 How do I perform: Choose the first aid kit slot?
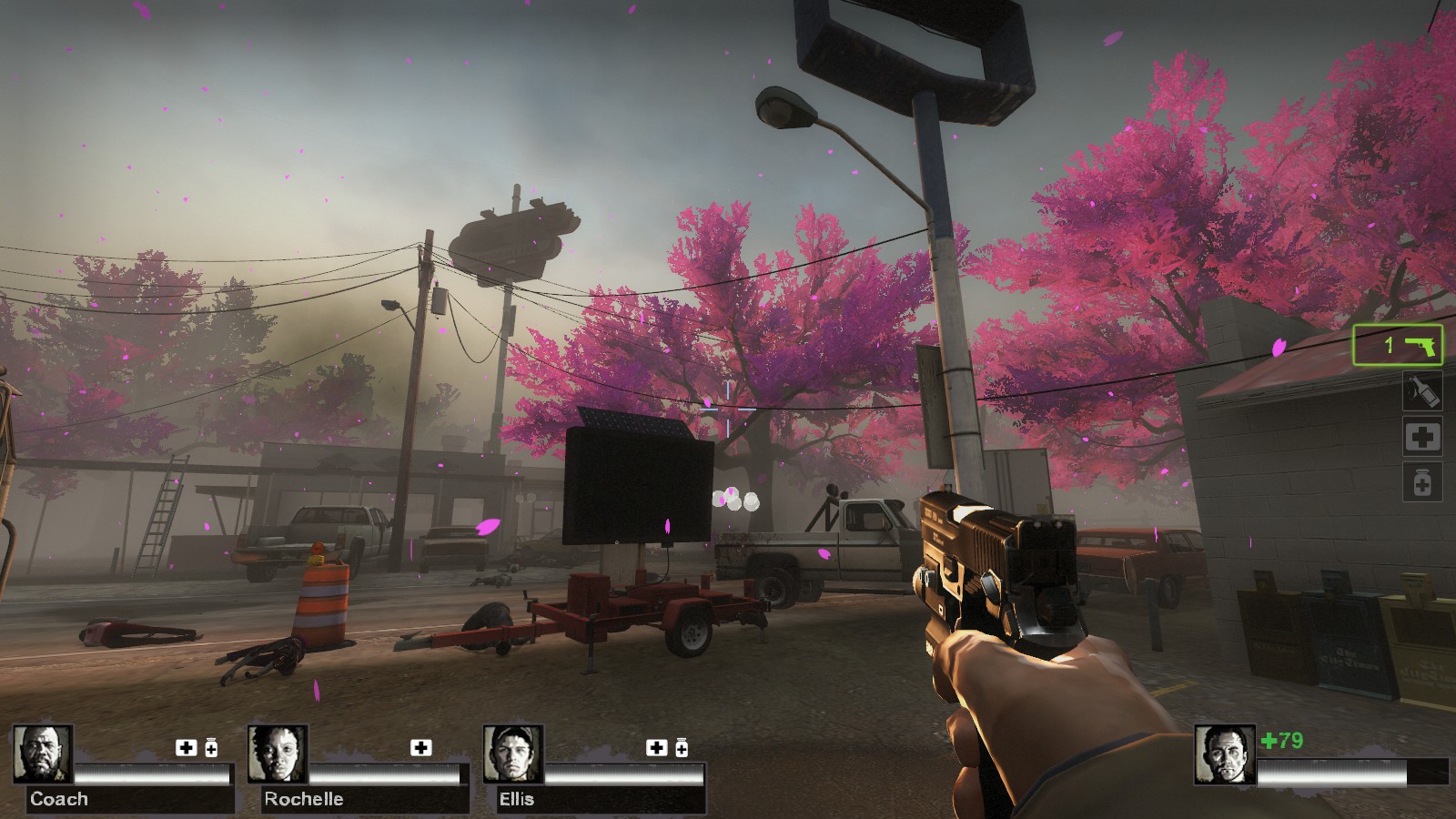pos(1421,437)
